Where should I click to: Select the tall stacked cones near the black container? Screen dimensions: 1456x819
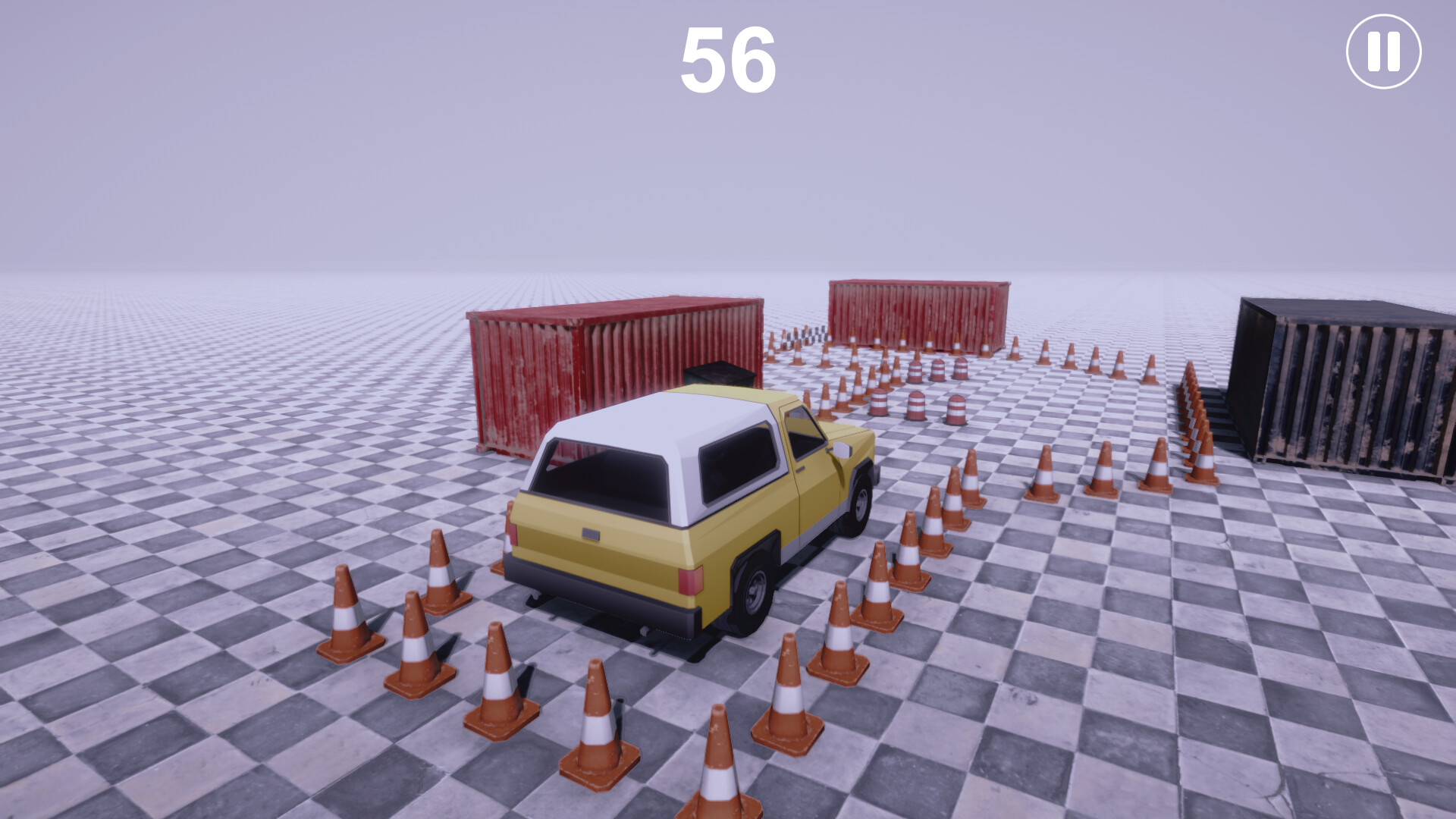1194,417
